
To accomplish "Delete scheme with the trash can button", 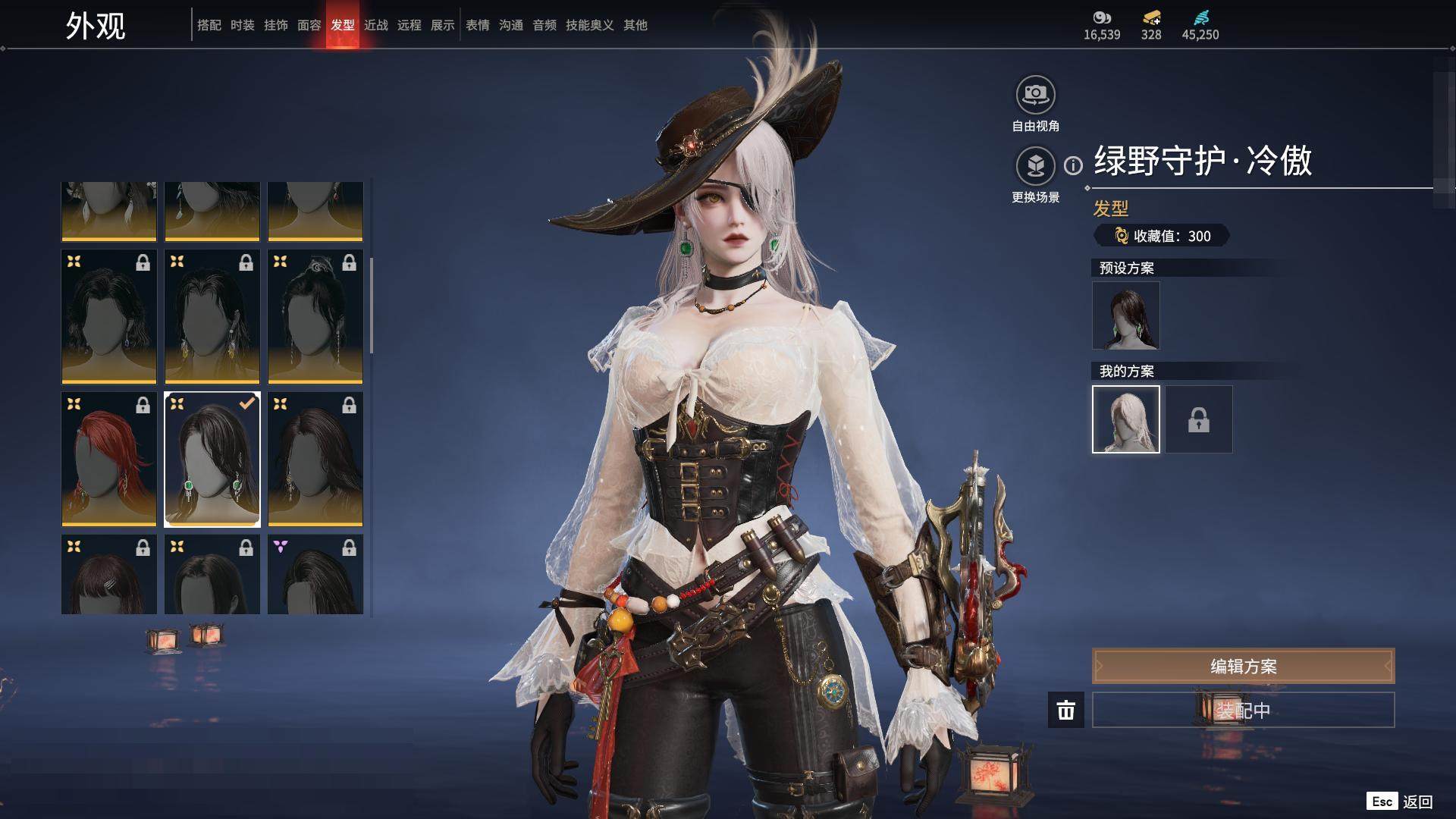I will (1065, 710).
